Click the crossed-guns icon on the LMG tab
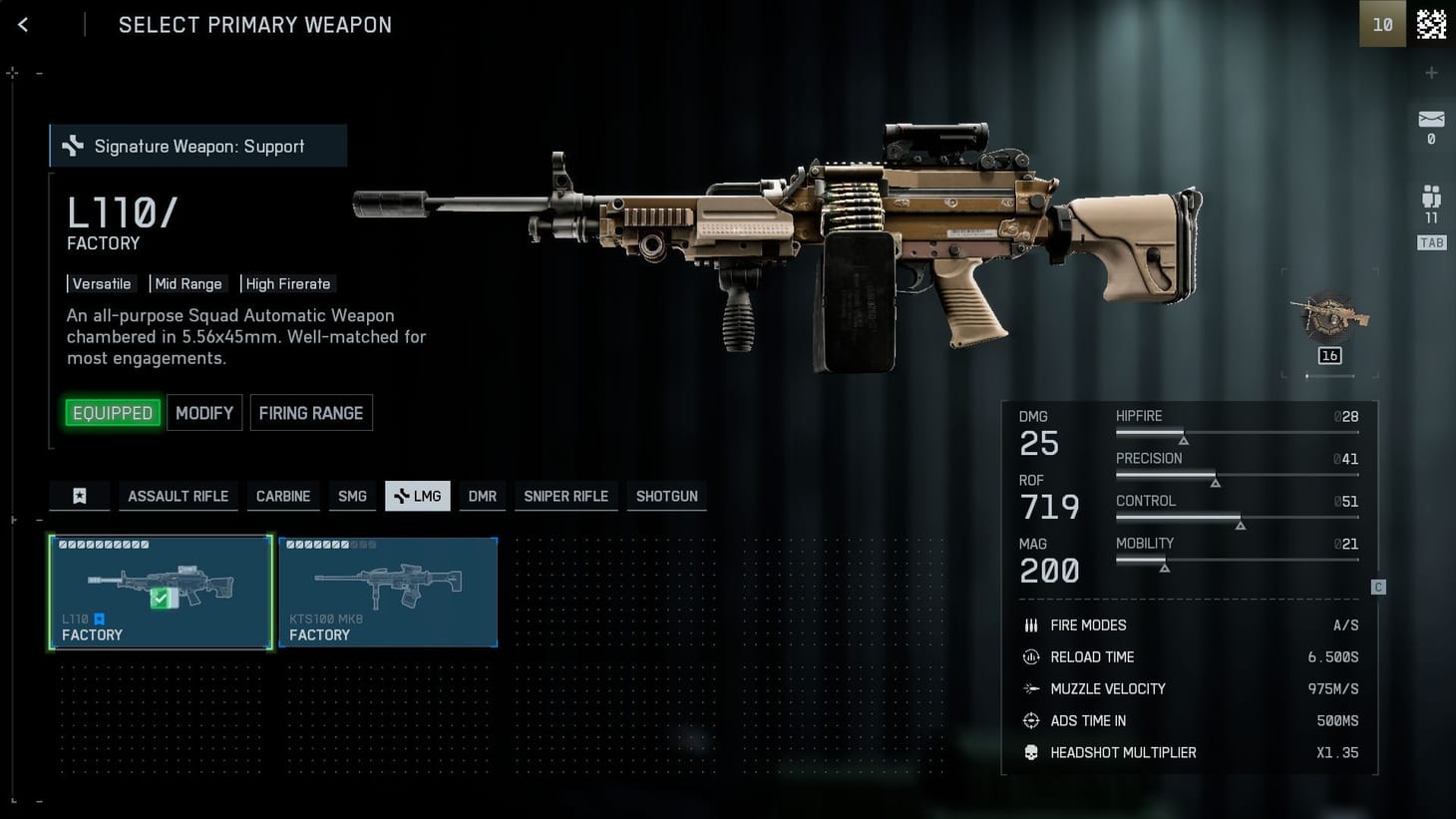This screenshot has height=819, width=1456. [400, 496]
